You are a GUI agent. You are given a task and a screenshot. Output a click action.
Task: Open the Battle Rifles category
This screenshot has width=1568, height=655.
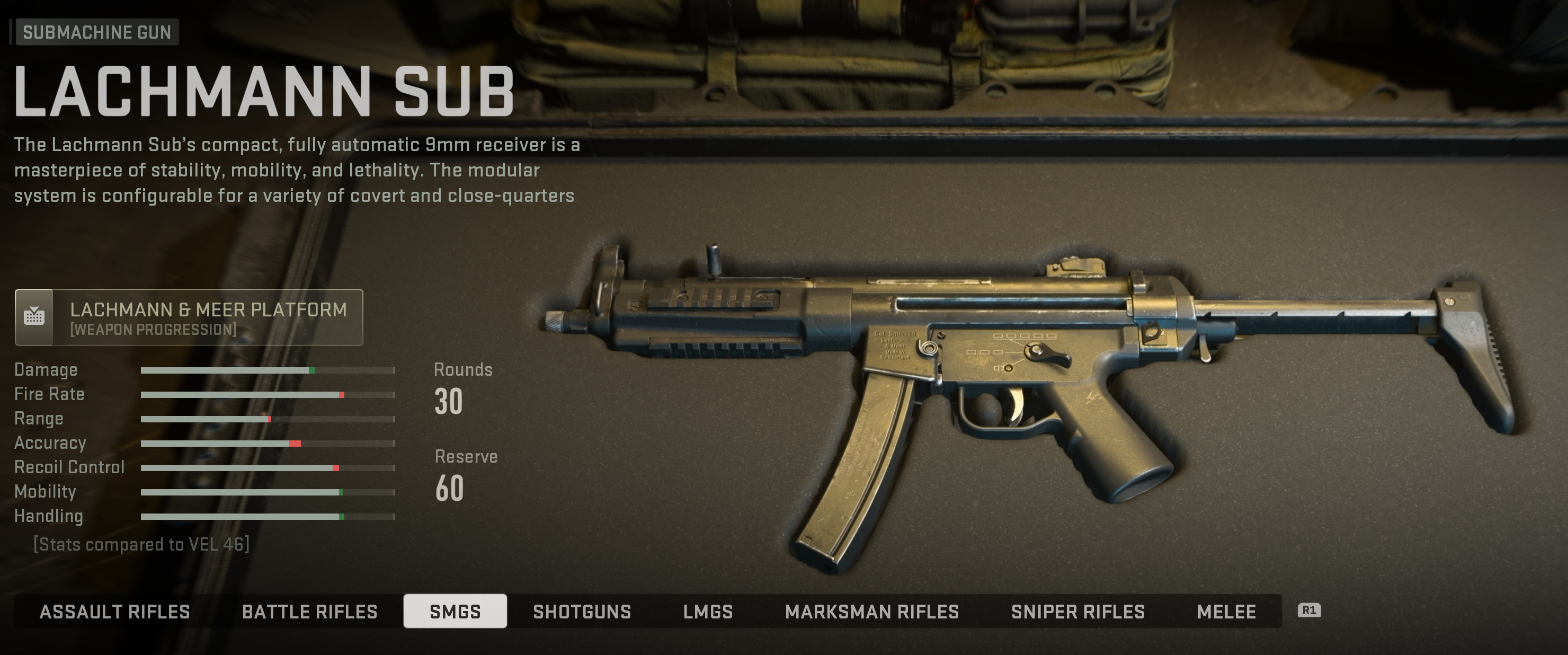(x=309, y=611)
